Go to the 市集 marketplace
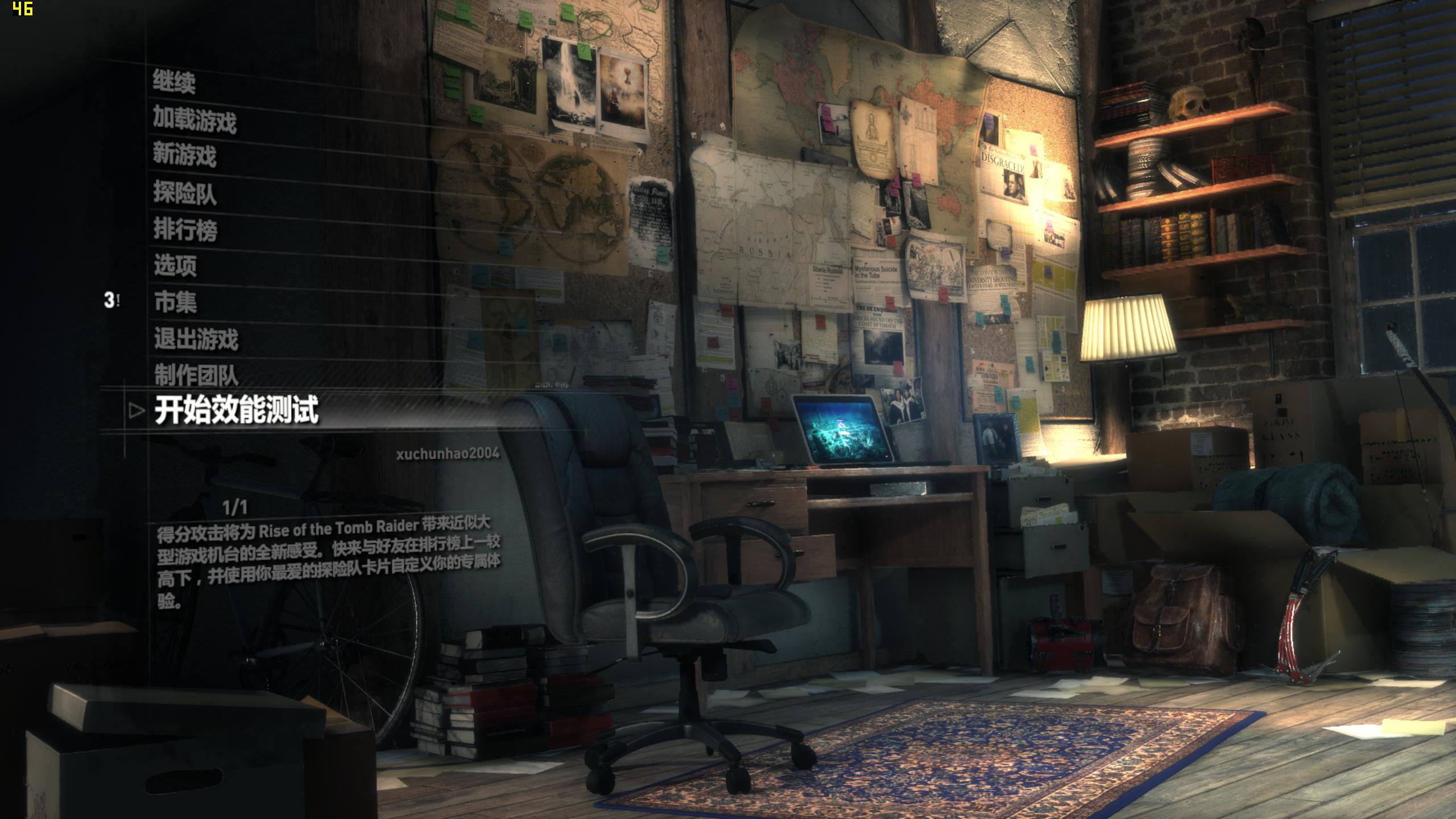The height and width of the screenshot is (819, 1456). 176,302
